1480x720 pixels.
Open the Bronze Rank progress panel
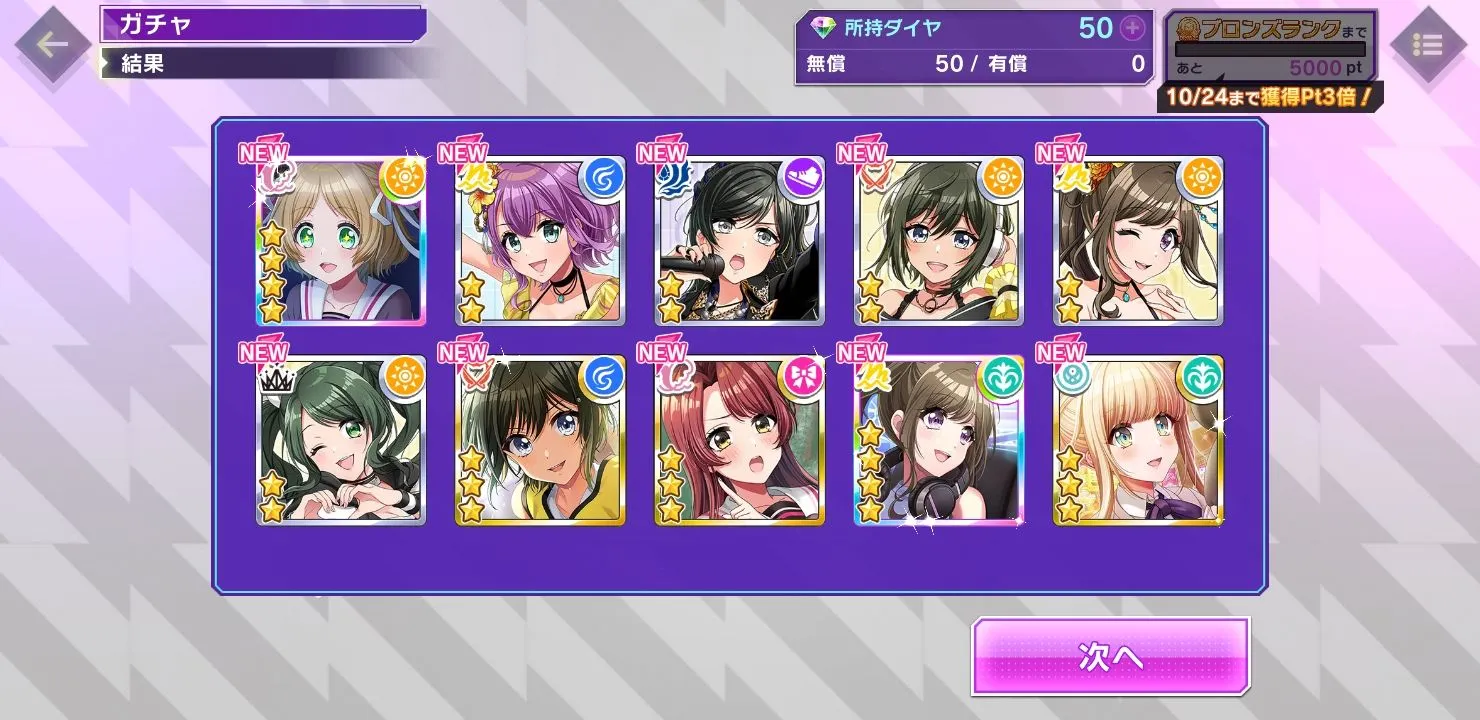point(1270,48)
